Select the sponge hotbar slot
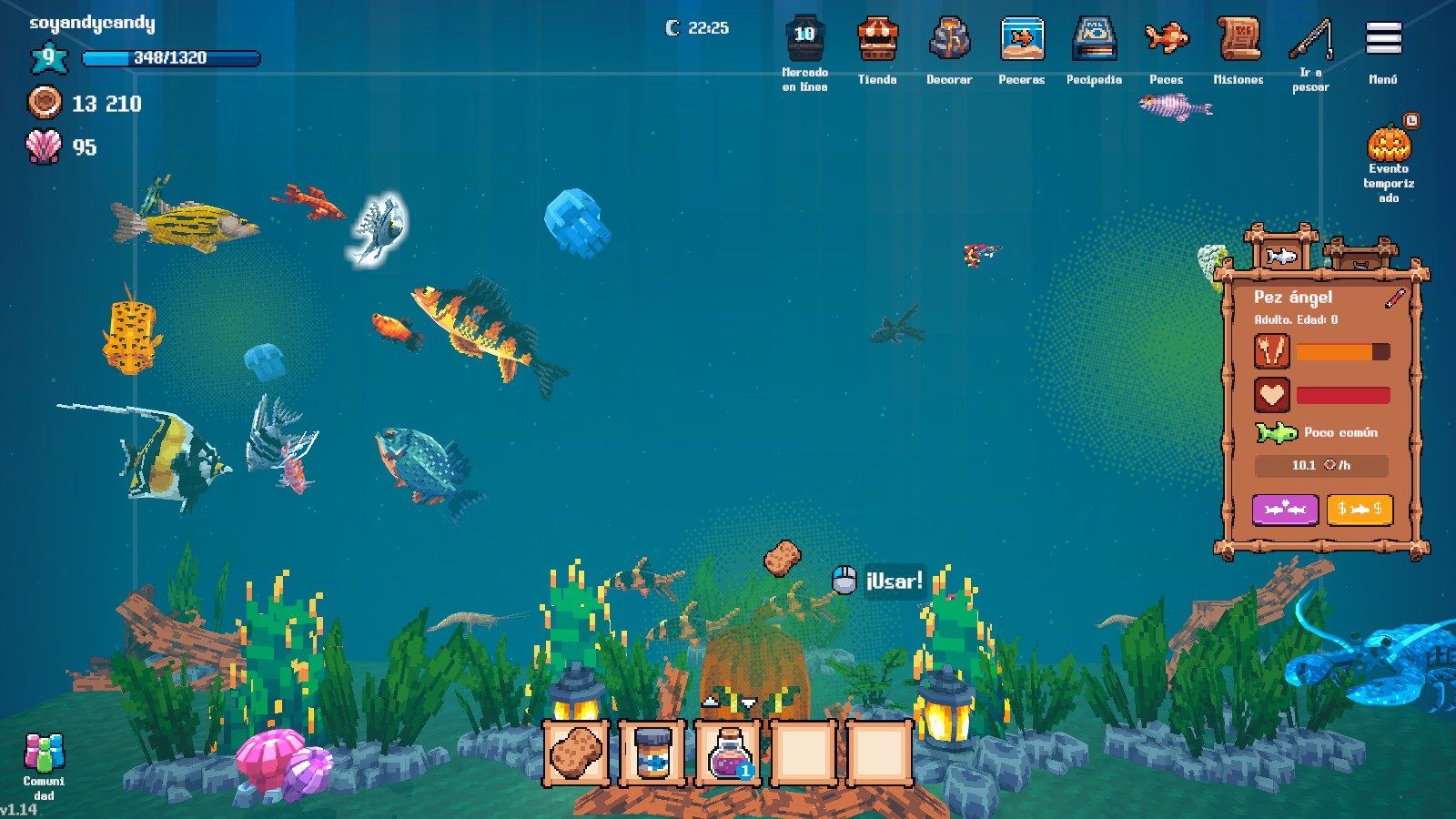Screen dimensions: 1456x819 point(576,753)
